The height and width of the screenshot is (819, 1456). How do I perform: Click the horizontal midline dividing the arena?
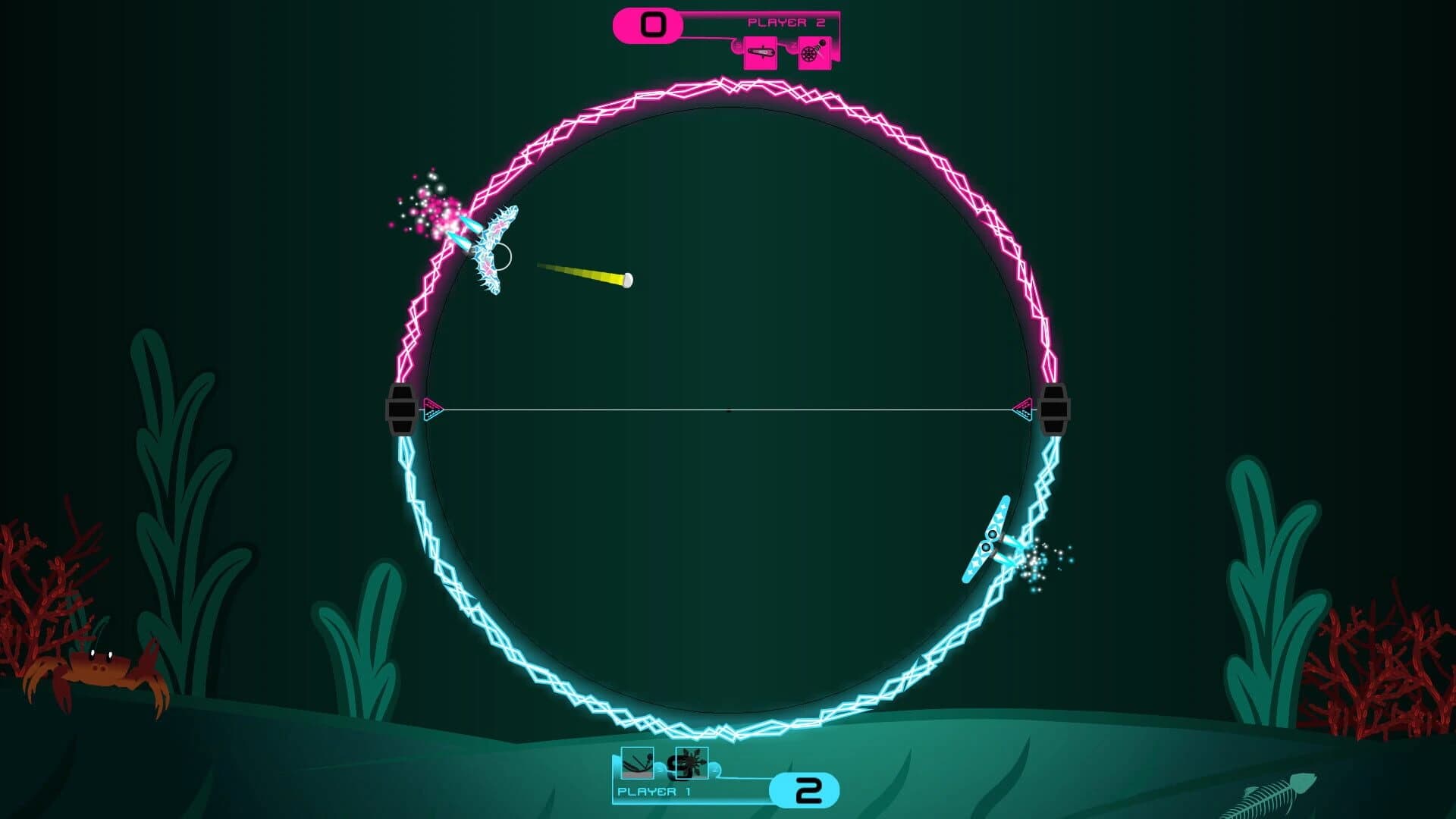click(x=728, y=409)
